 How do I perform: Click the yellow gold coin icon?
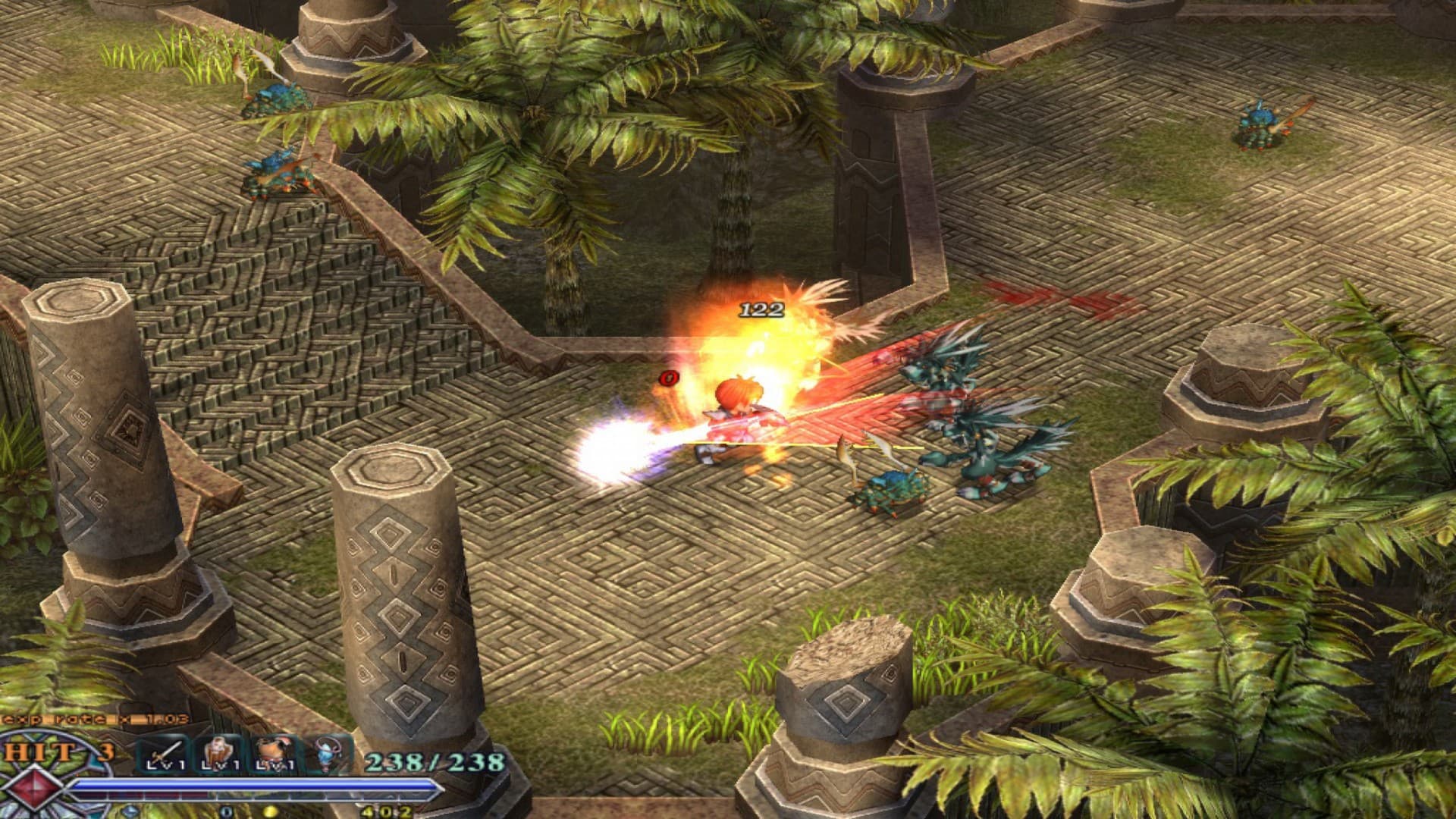tap(269, 811)
